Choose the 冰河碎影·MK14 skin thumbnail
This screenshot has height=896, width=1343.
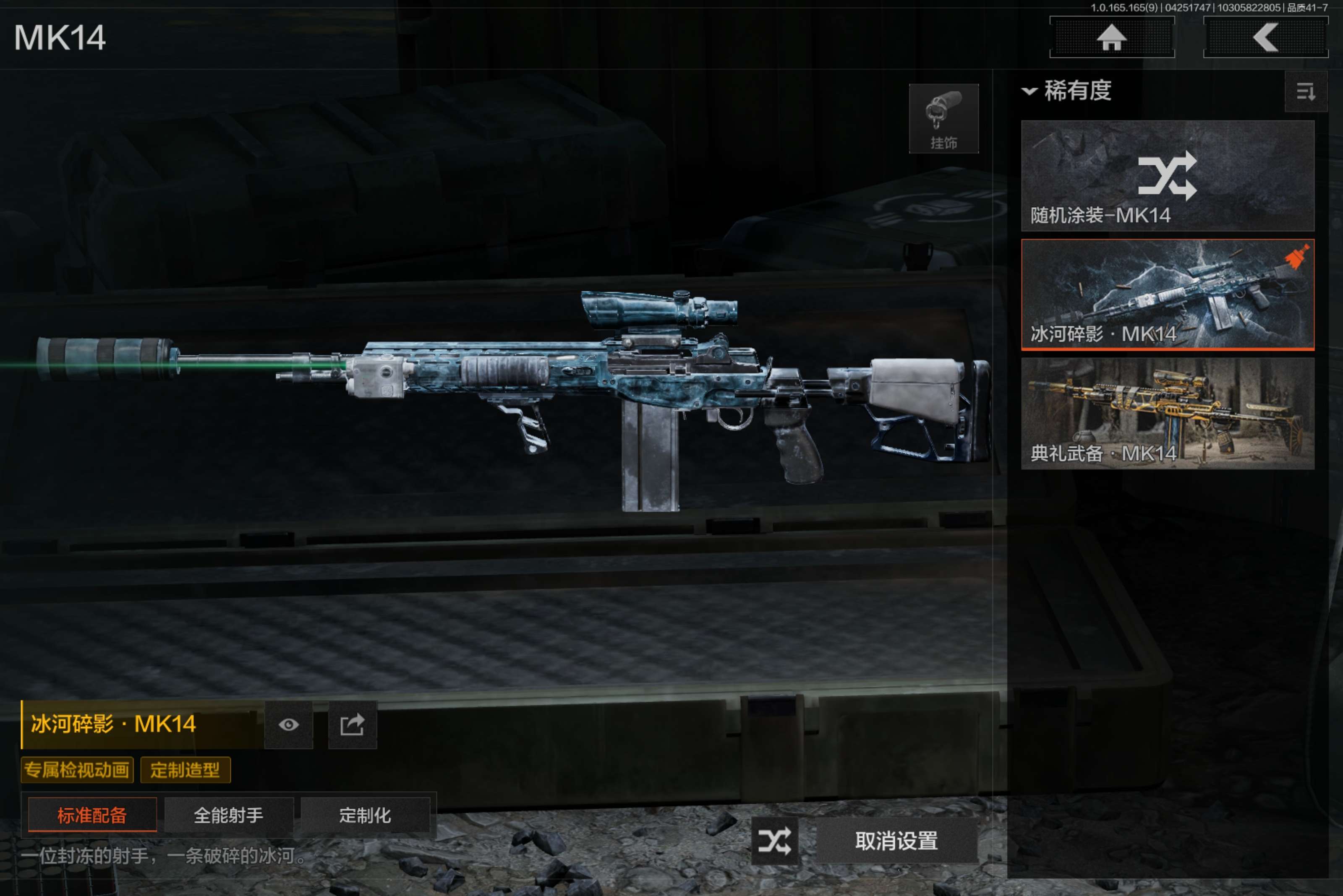[x=1167, y=294]
